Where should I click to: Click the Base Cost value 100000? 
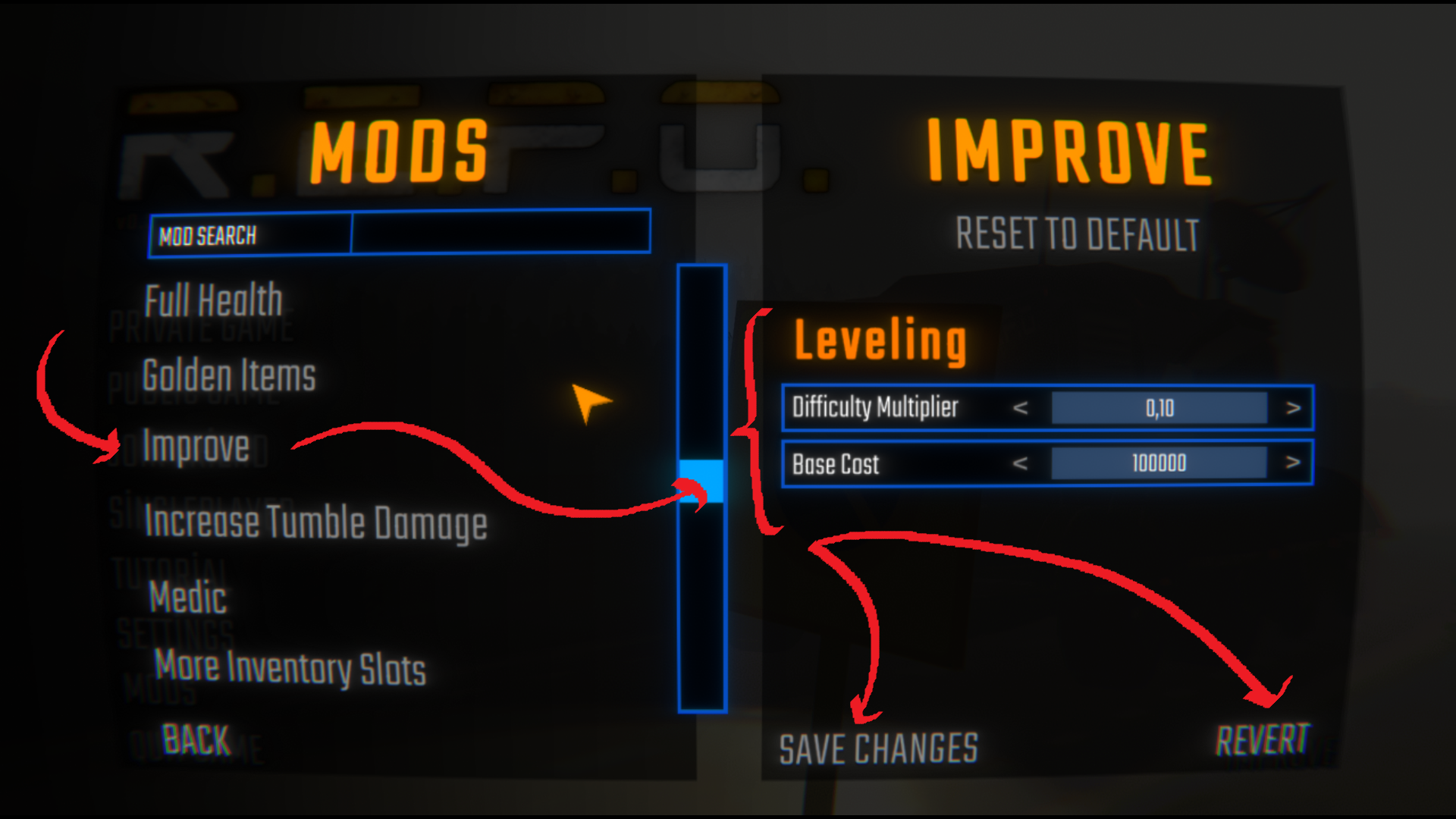[1159, 463]
